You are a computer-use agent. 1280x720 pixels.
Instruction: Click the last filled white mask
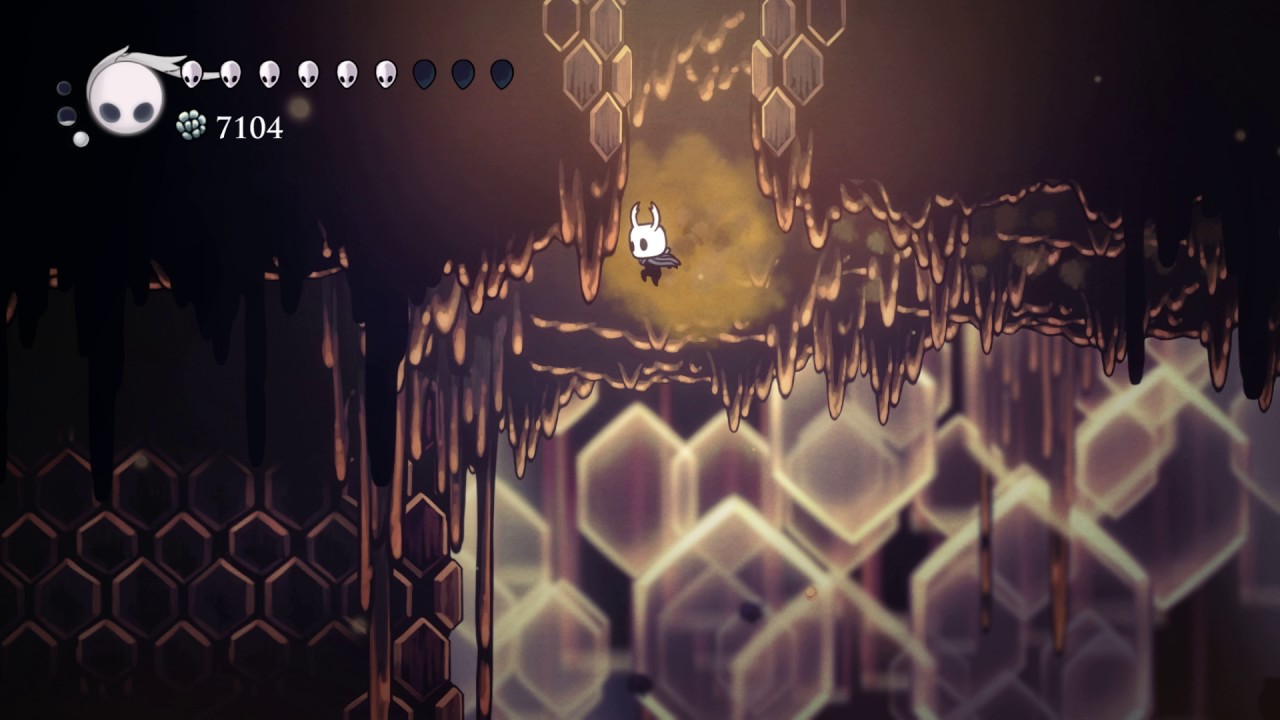point(385,72)
